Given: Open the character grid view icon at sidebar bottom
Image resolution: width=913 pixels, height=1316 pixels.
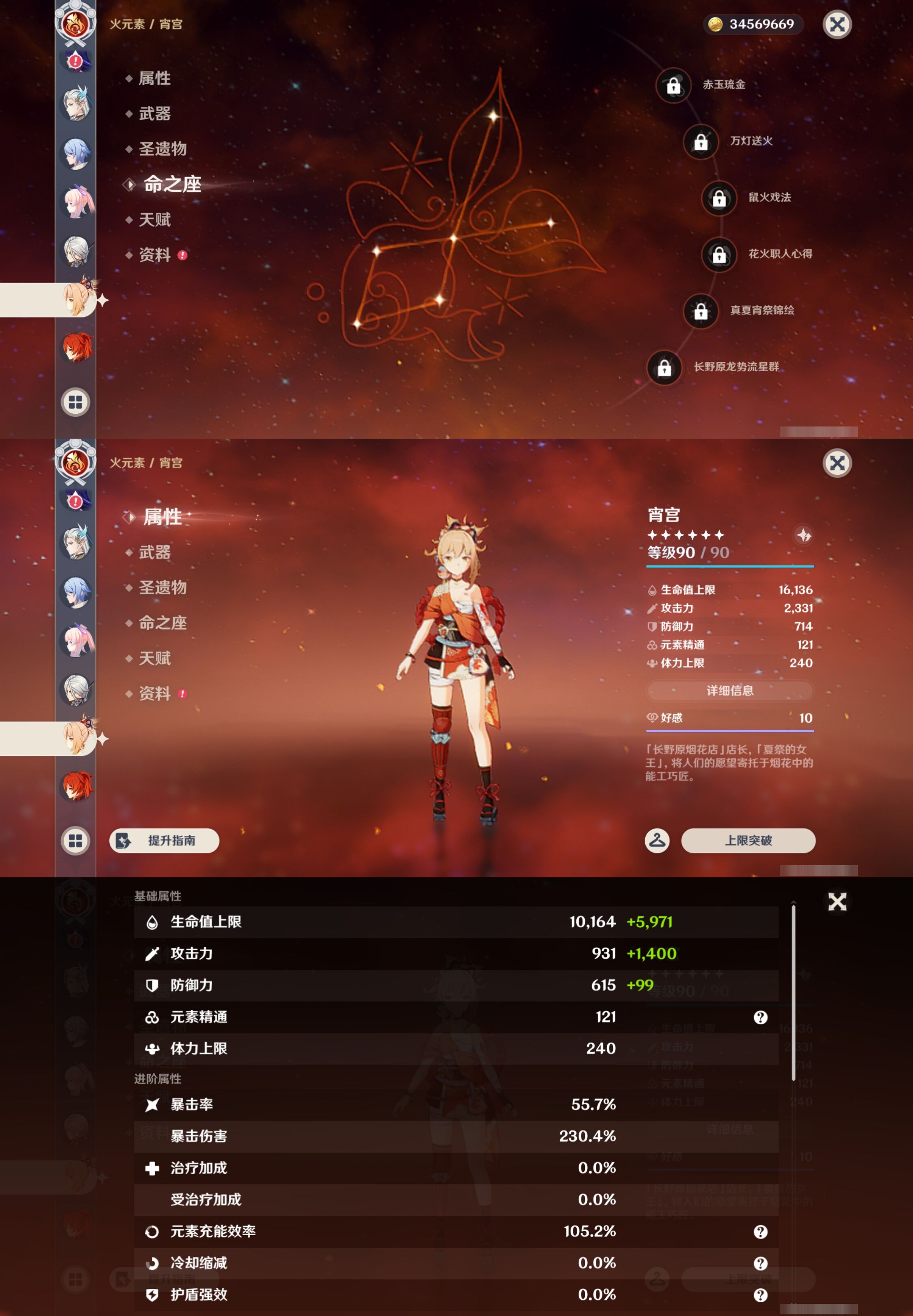Looking at the screenshot, I should click(x=75, y=402).
